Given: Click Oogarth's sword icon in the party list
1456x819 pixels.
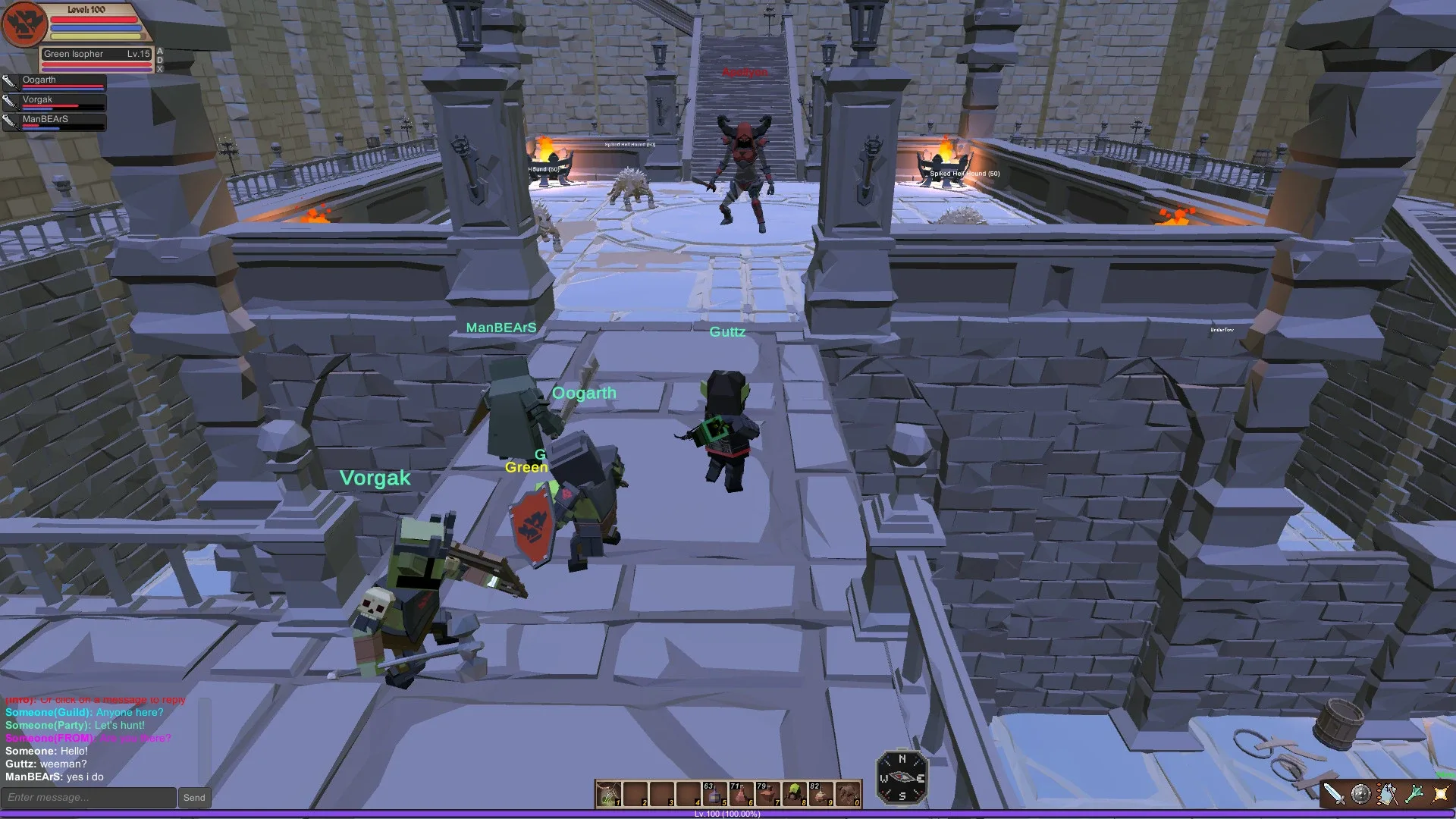Looking at the screenshot, I should [x=11, y=83].
